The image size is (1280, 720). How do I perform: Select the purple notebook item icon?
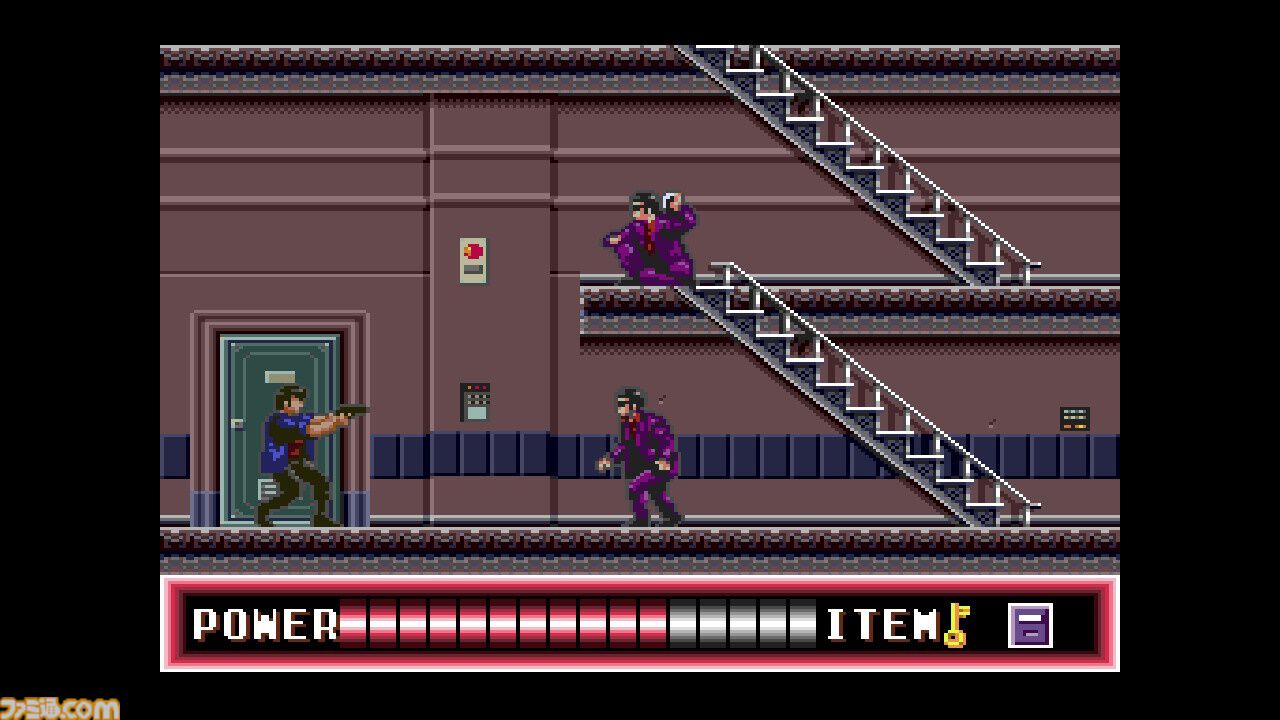click(1033, 625)
